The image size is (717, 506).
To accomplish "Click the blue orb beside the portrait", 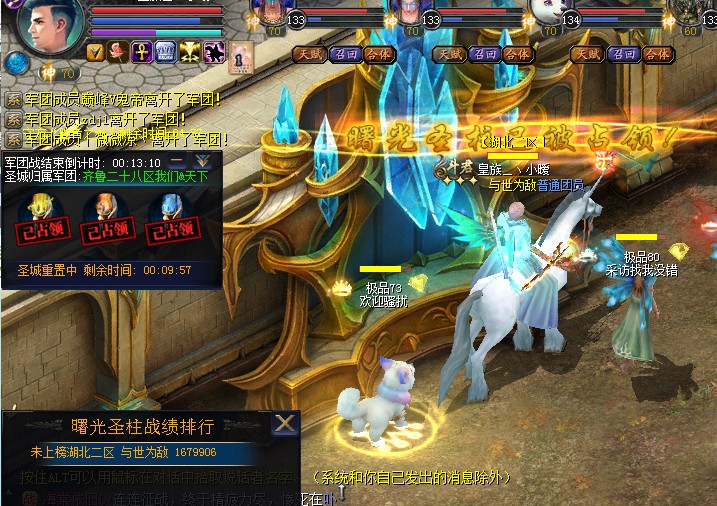I will (x=14, y=62).
